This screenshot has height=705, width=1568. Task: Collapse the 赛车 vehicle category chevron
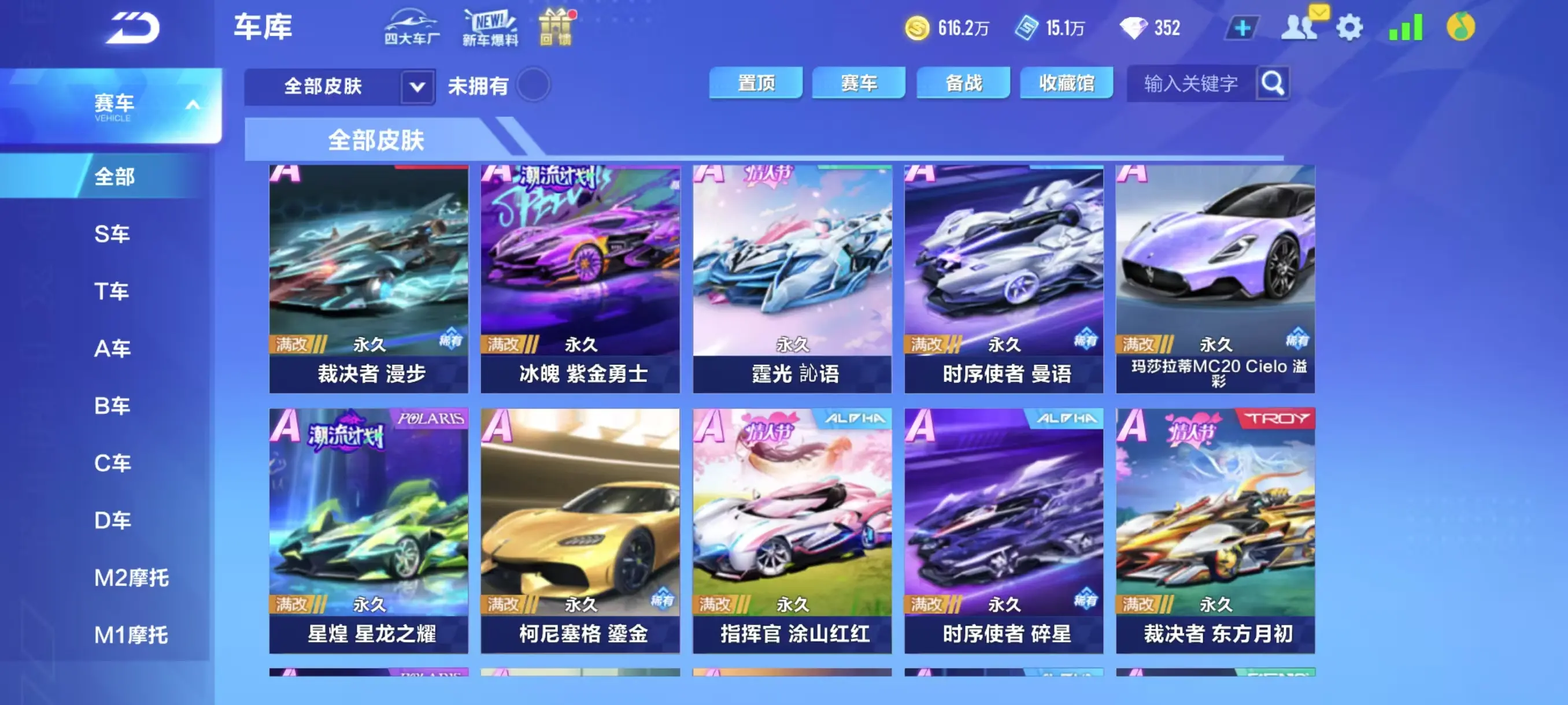coord(194,104)
